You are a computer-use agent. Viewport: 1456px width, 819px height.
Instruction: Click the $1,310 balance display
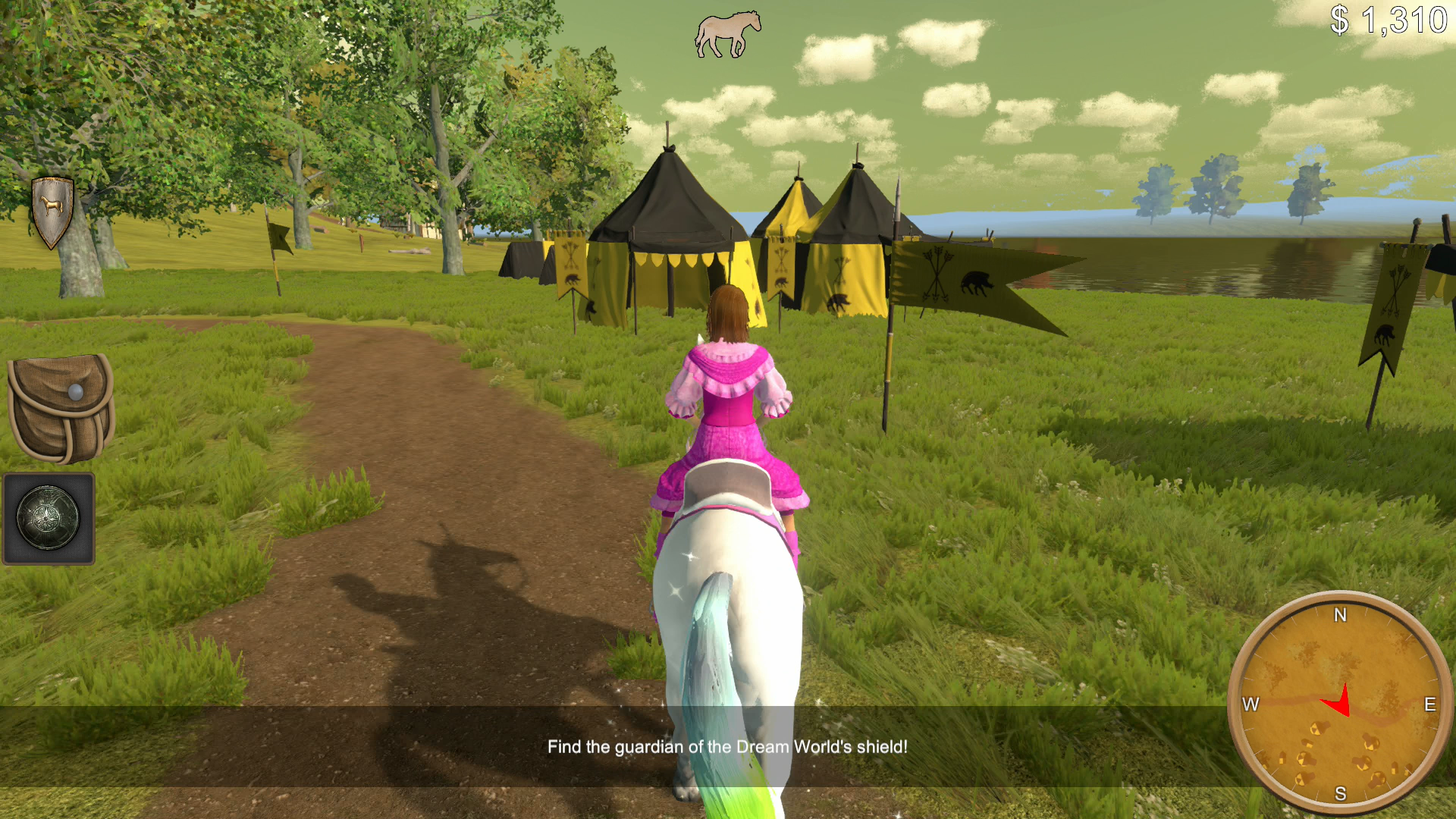[1392, 19]
